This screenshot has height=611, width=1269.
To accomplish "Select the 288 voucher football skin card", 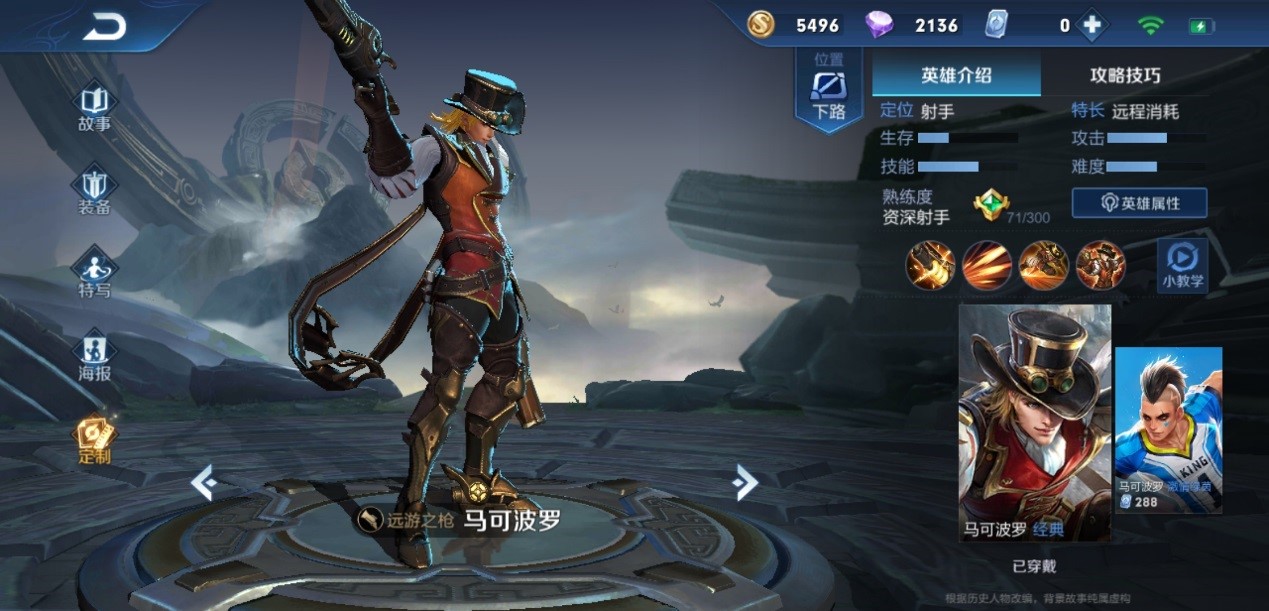I will coord(1168,428).
